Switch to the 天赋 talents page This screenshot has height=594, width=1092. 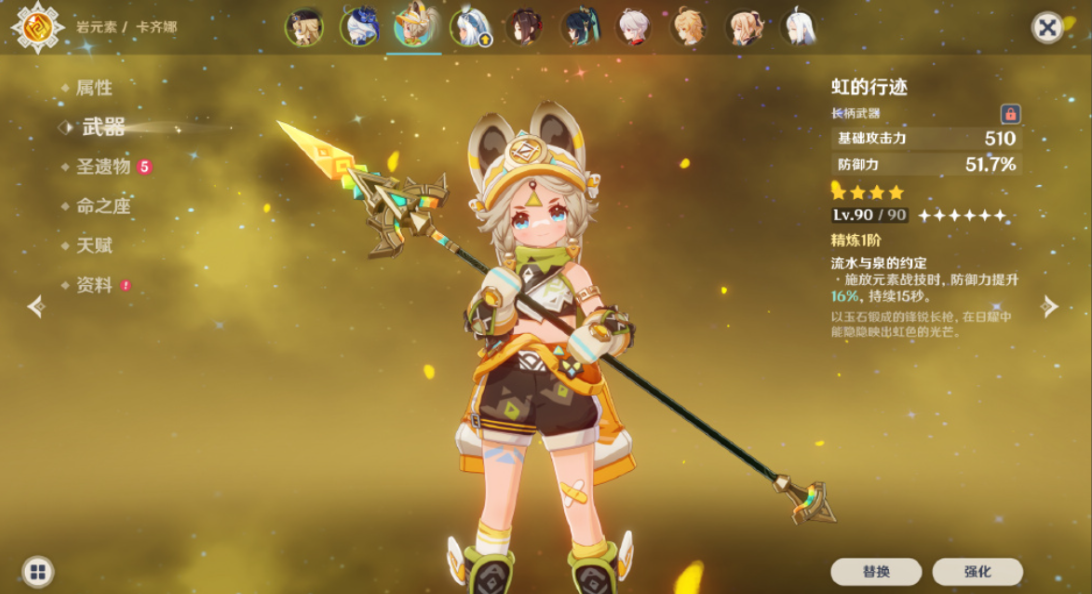[x=94, y=245]
